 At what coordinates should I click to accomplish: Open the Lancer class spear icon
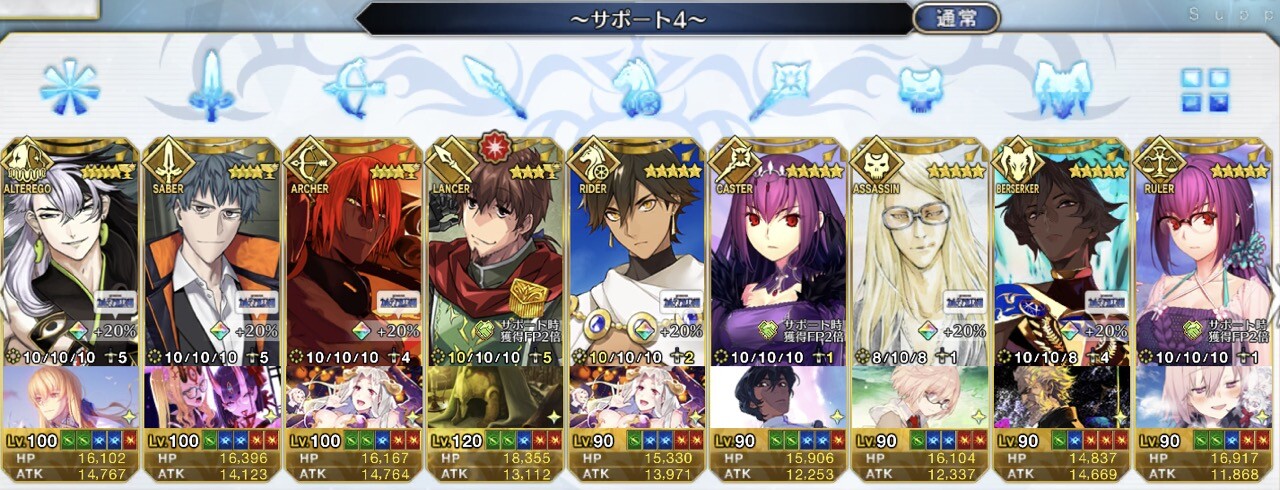pos(496,87)
